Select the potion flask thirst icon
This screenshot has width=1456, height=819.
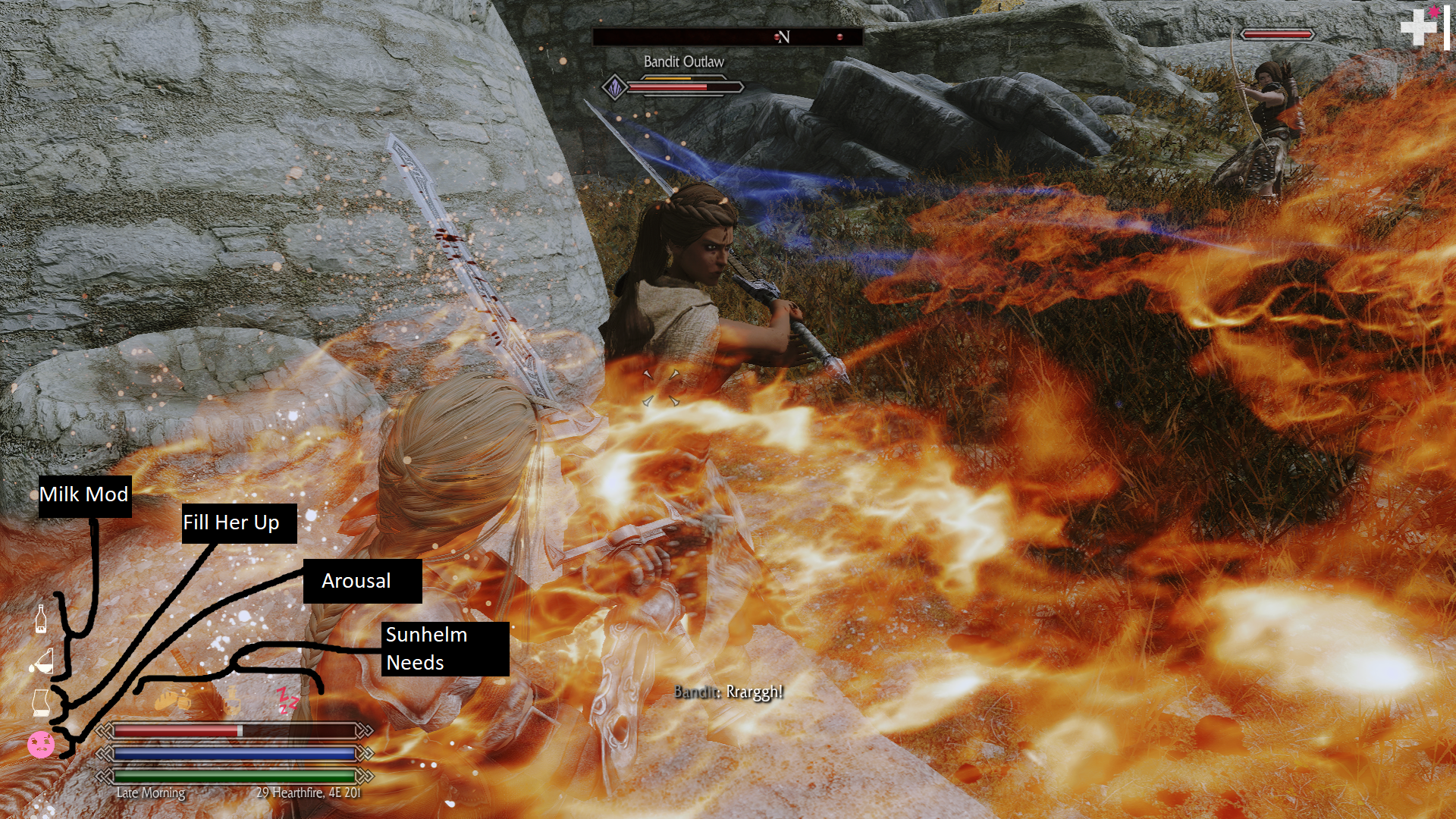pos(233,700)
